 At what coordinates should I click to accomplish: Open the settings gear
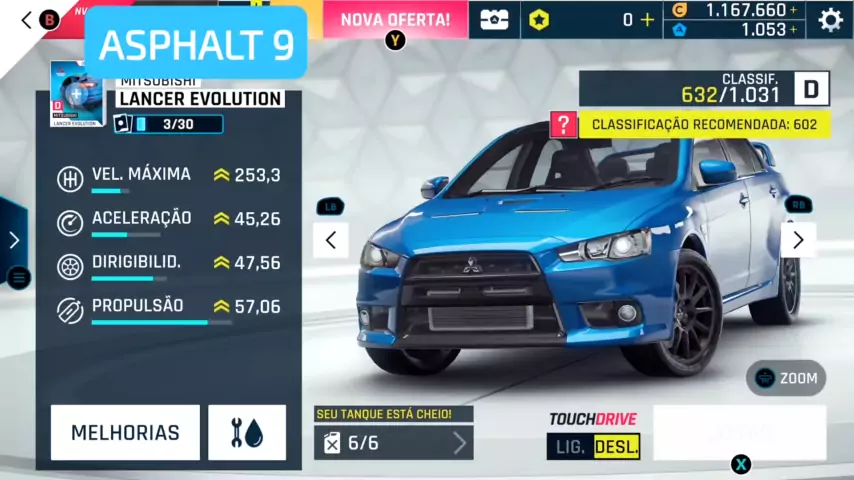pyautogui.click(x=830, y=19)
